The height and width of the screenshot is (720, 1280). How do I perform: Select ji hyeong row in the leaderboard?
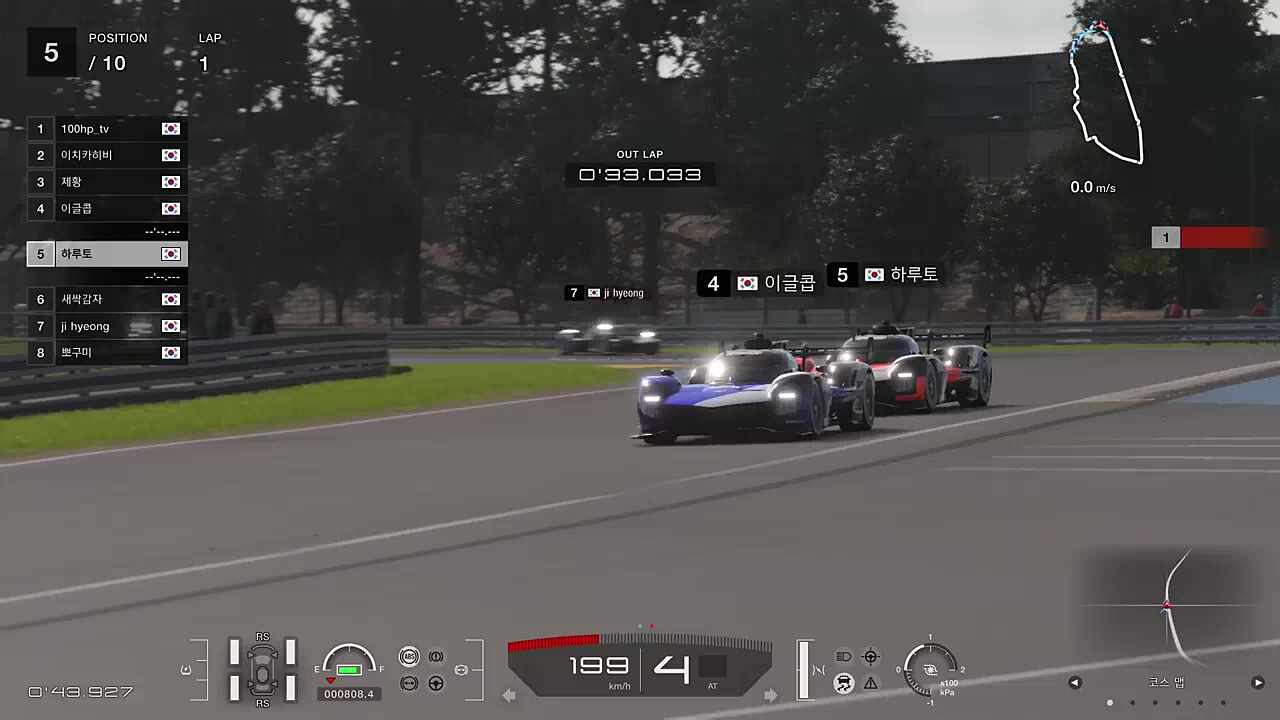[x=106, y=326]
